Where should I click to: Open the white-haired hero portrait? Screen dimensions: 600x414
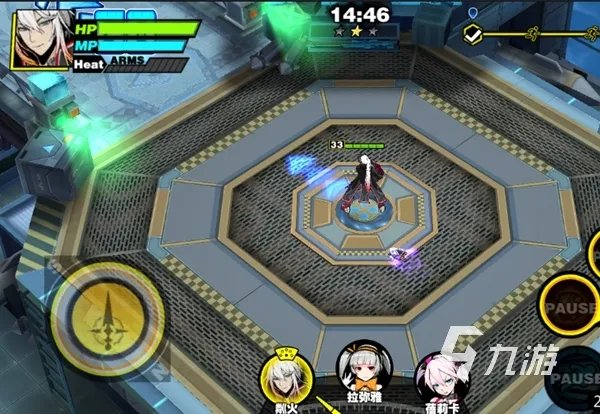[40, 38]
